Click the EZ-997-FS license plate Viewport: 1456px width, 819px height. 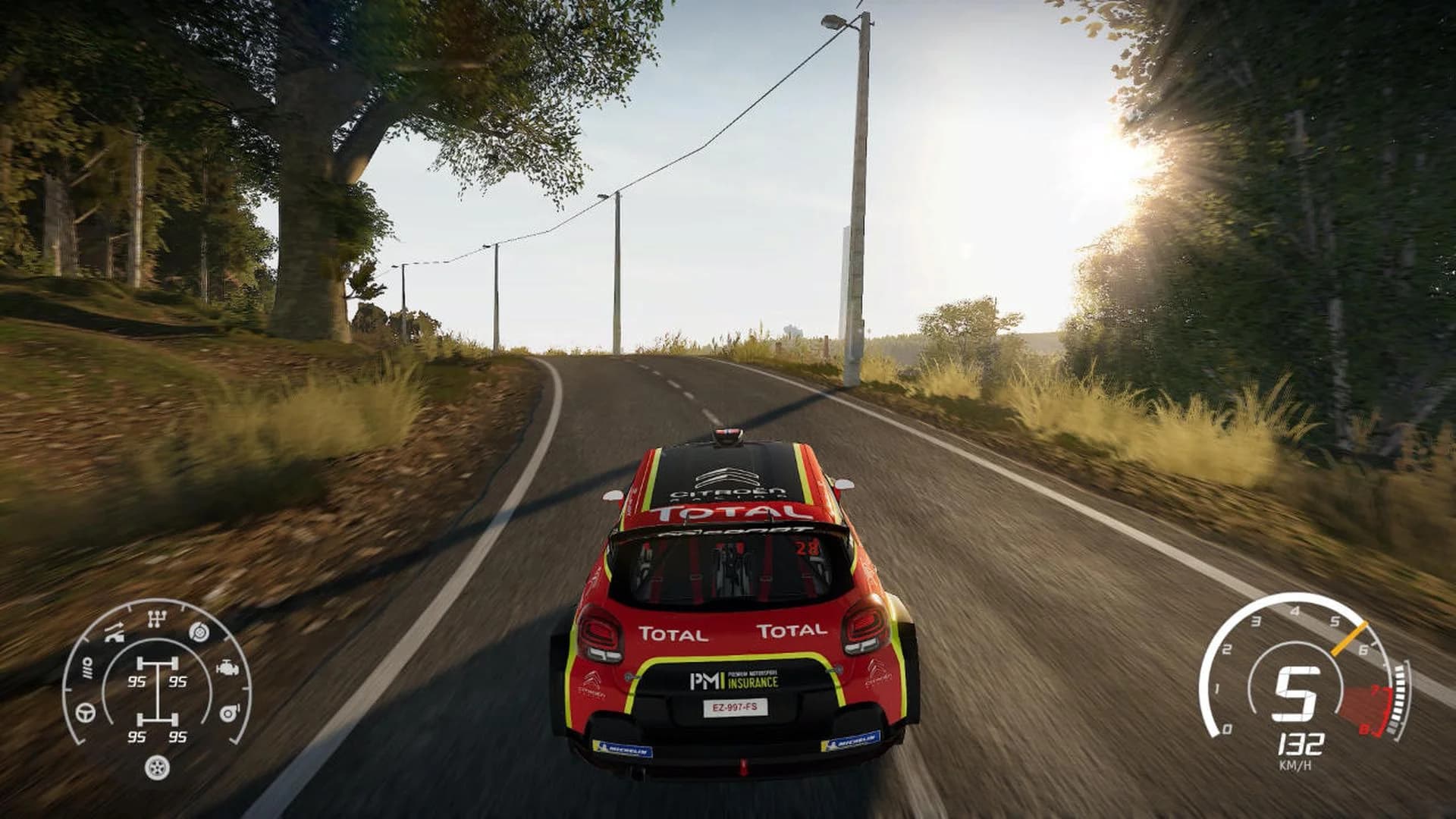tap(736, 707)
